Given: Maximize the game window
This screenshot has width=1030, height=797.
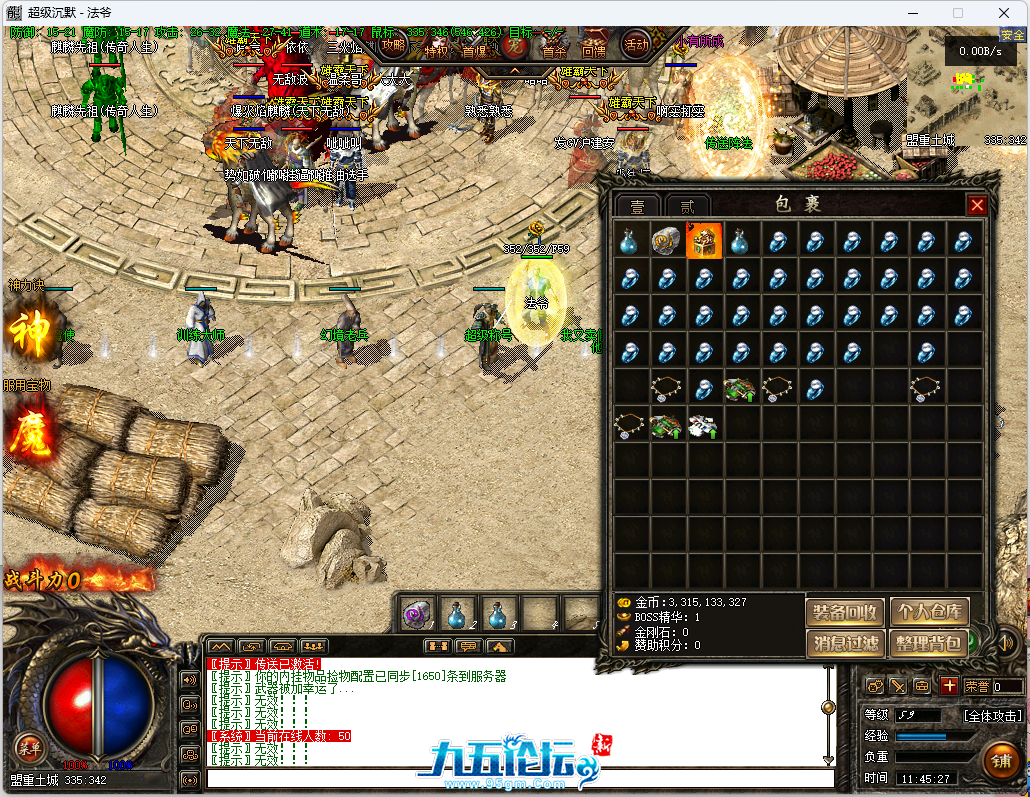Looking at the screenshot, I should [957, 13].
